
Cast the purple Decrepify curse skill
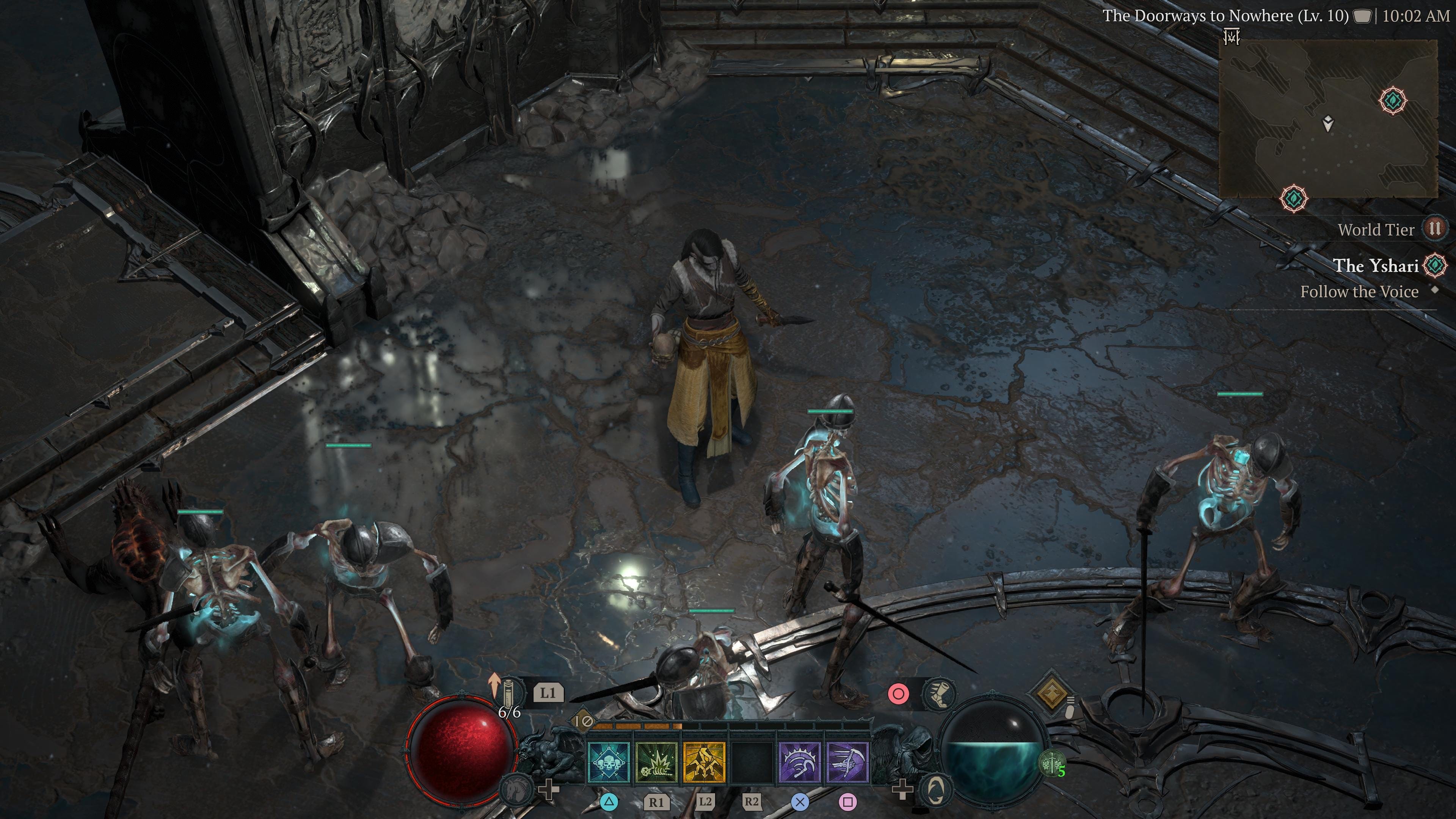[x=799, y=763]
